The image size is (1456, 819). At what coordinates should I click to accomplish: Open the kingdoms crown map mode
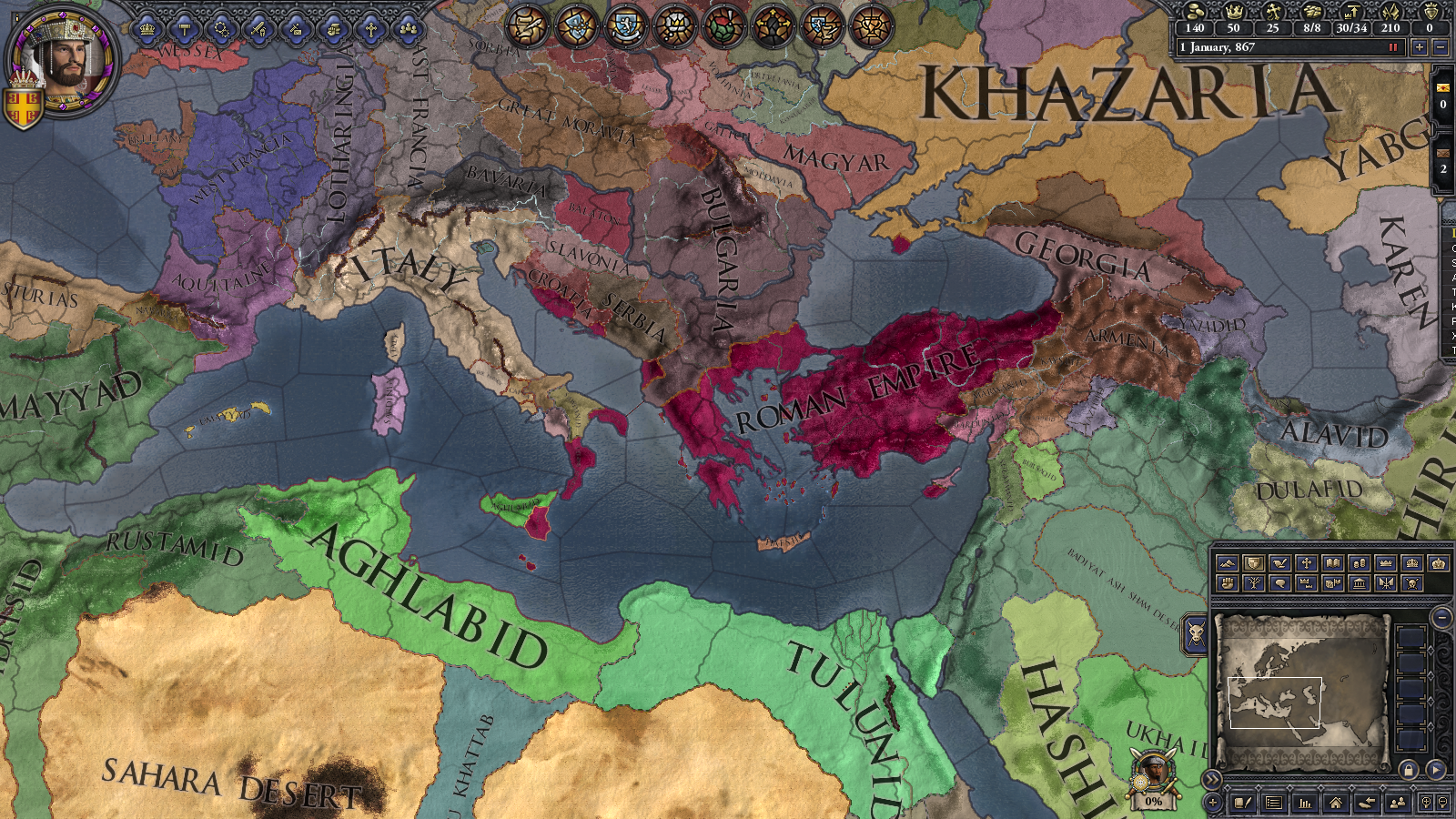pos(1385,564)
